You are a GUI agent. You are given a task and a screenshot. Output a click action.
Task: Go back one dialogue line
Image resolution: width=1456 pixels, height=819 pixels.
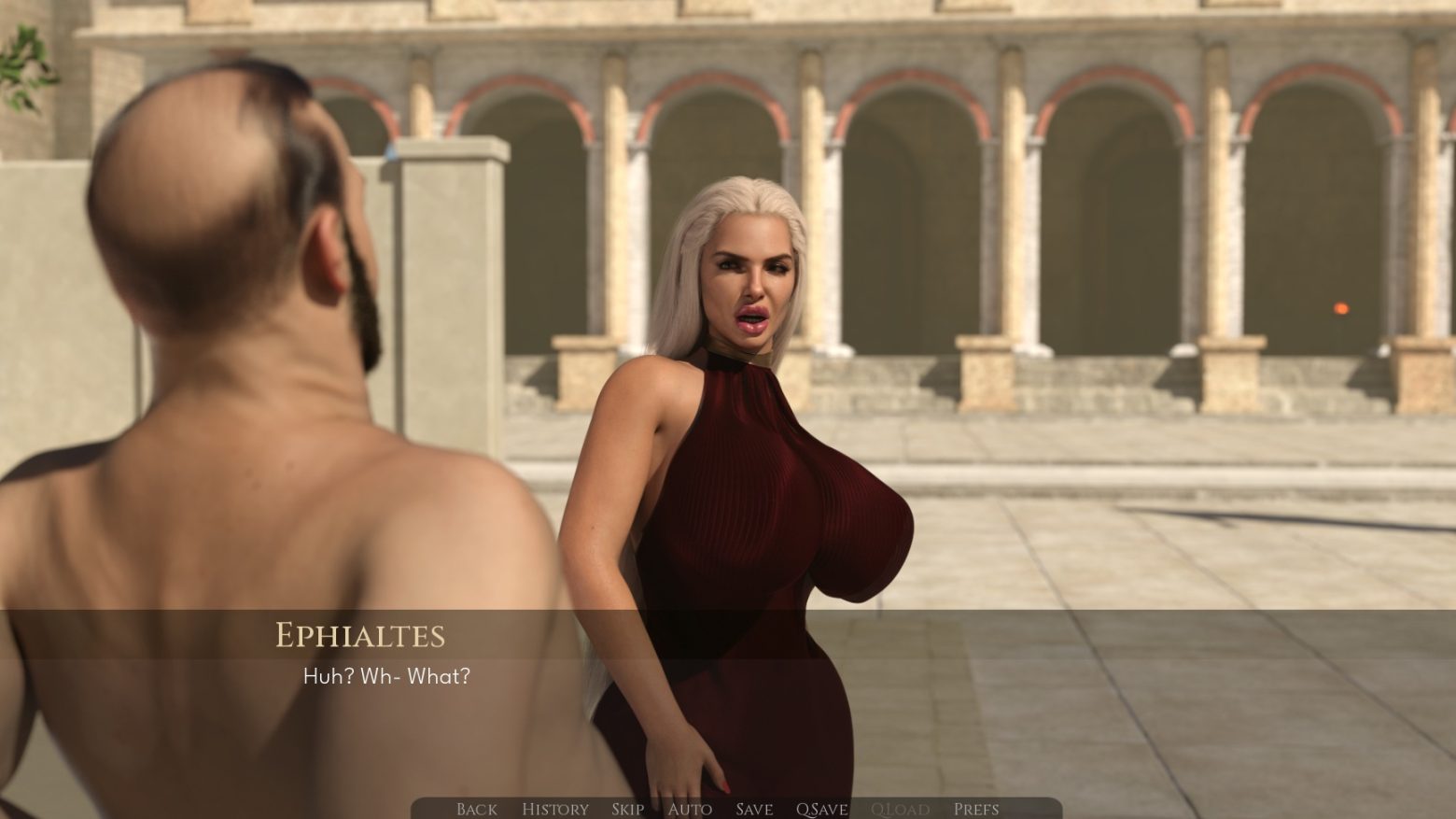[476, 809]
